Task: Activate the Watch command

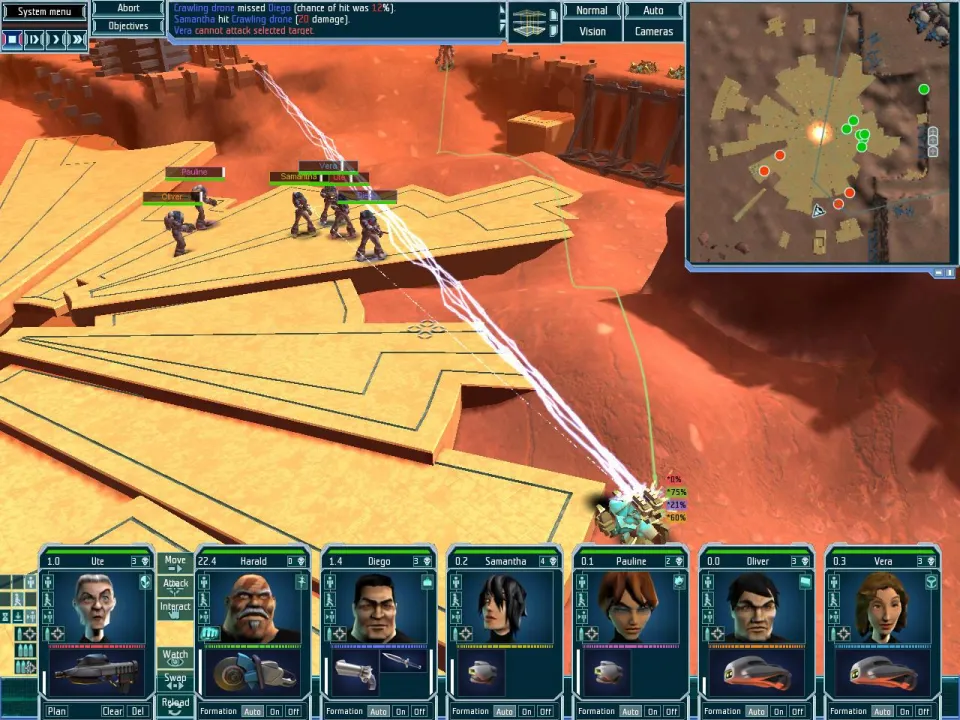Action: (175, 656)
